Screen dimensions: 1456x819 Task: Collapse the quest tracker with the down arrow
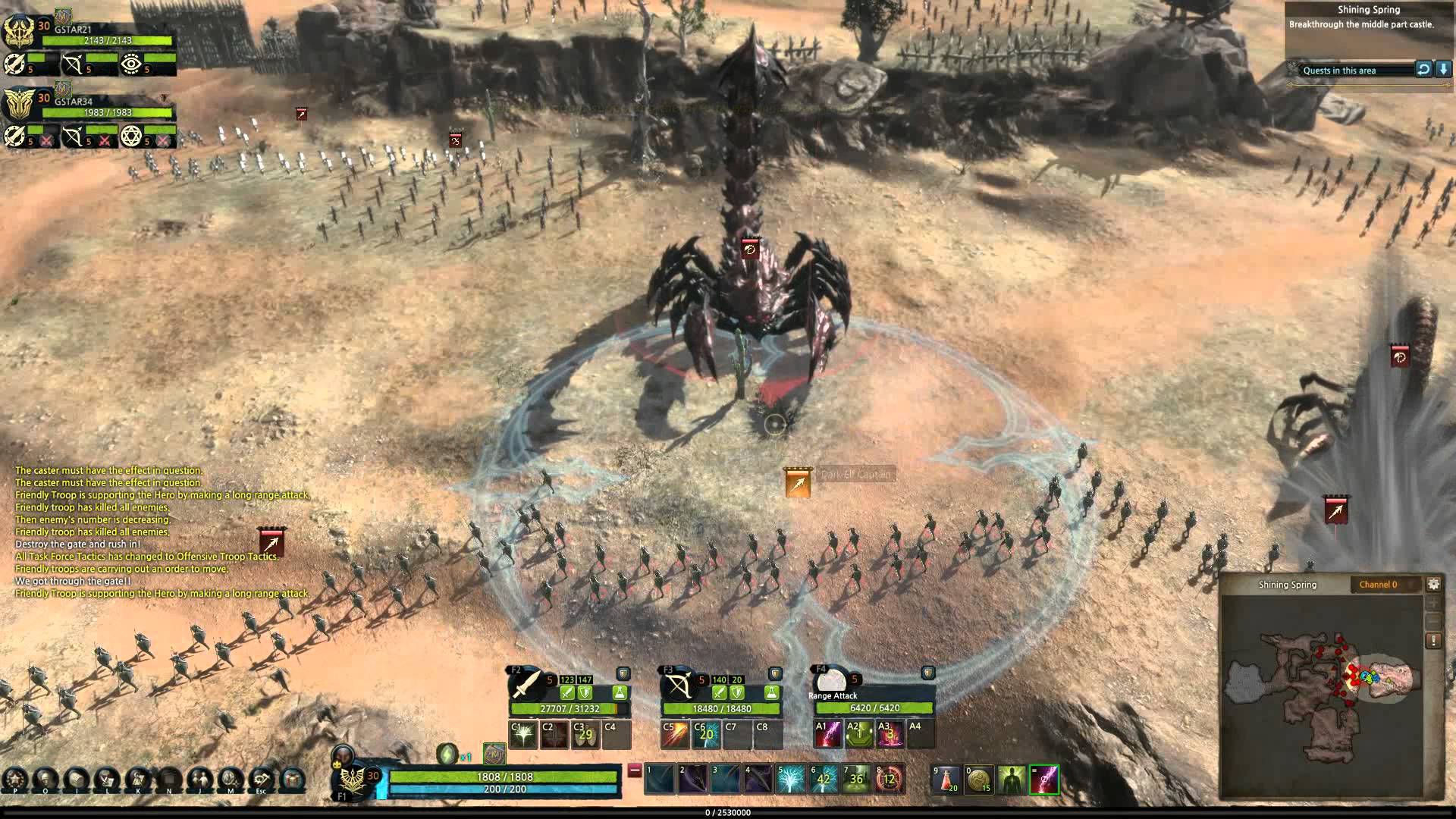click(x=1444, y=71)
